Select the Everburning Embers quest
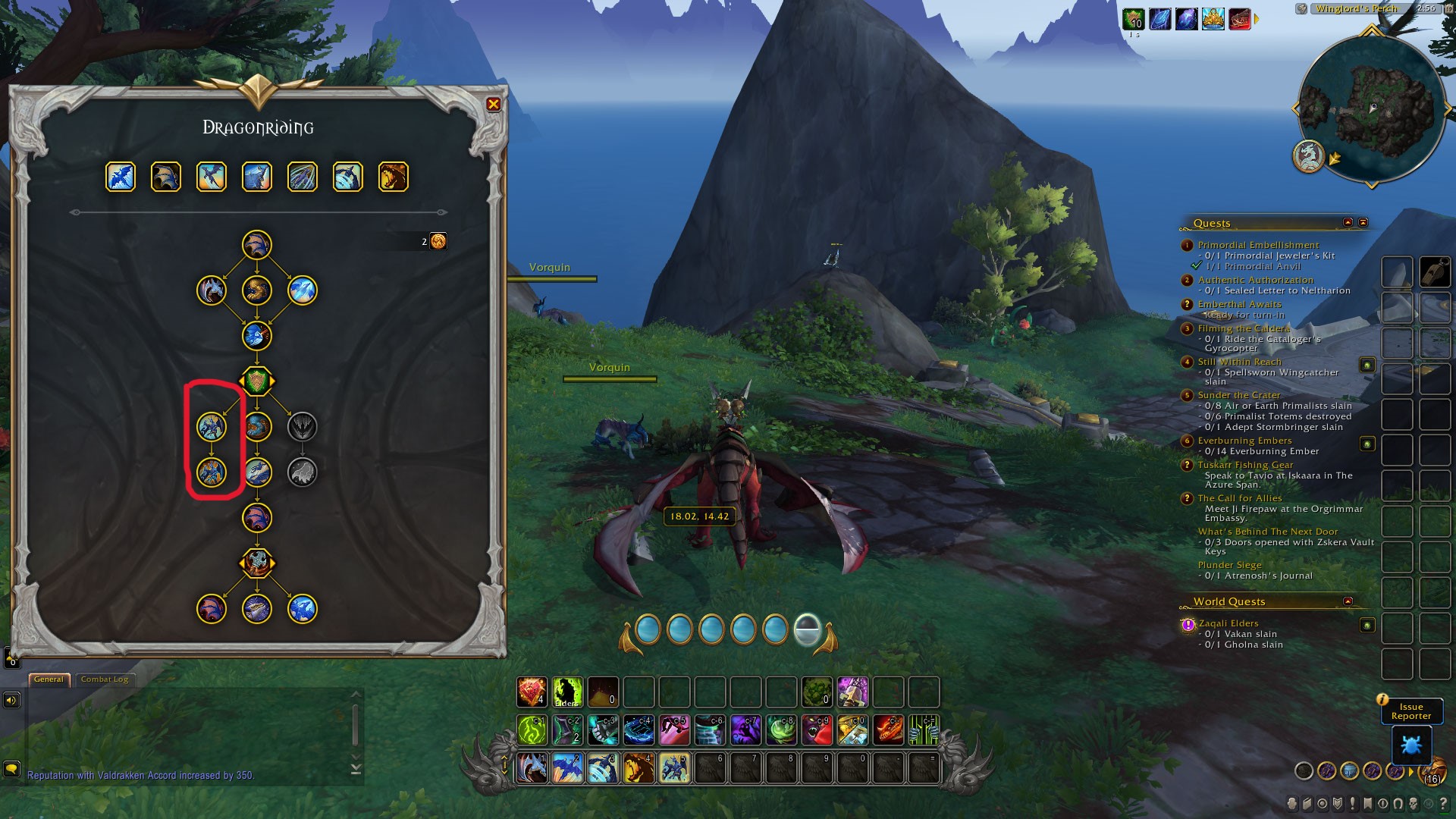Image resolution: width=1456 pixels, height=819 pixels. (1244, 441)
